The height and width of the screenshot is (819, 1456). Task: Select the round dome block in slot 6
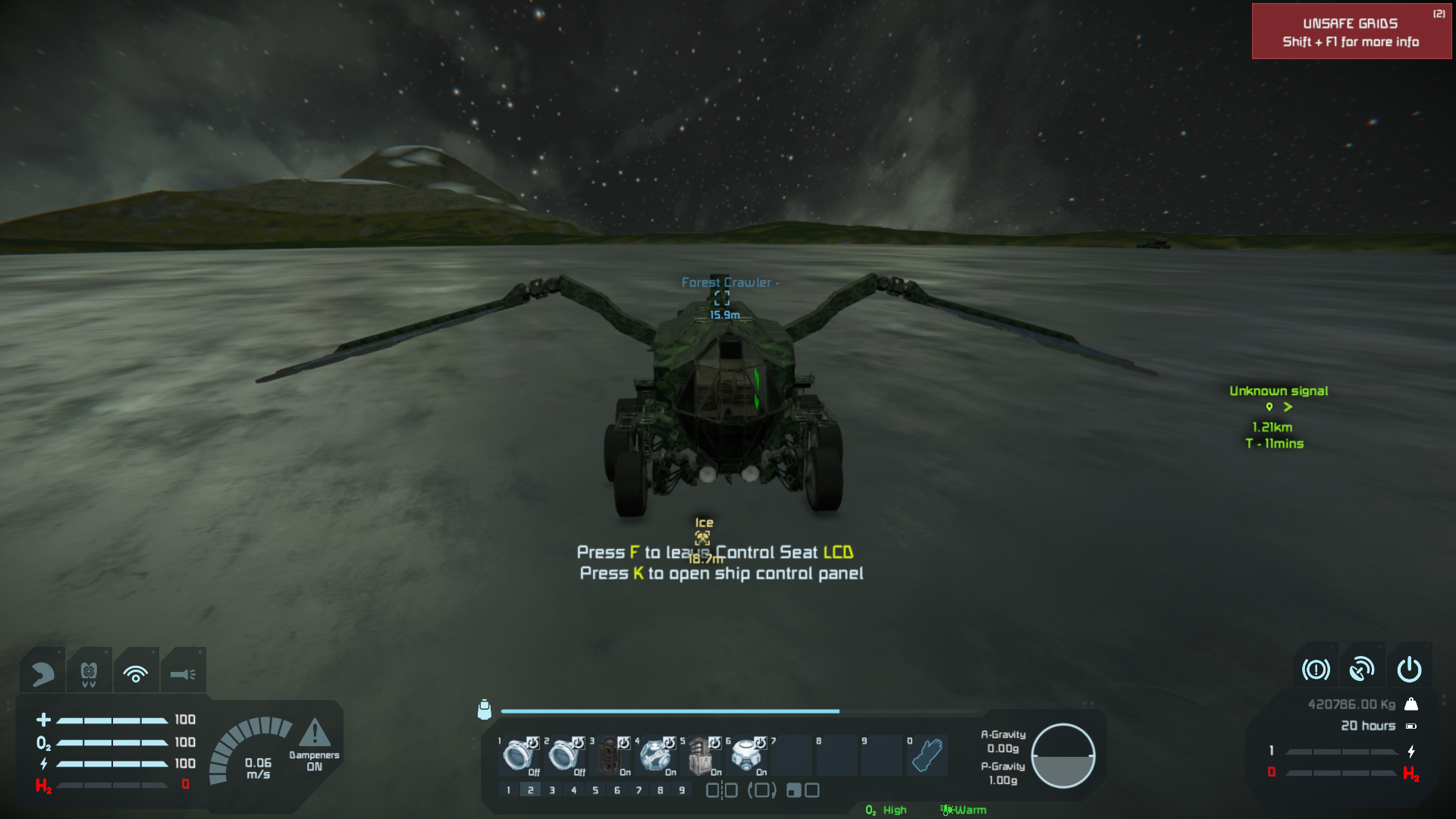(x=747, y=755)
